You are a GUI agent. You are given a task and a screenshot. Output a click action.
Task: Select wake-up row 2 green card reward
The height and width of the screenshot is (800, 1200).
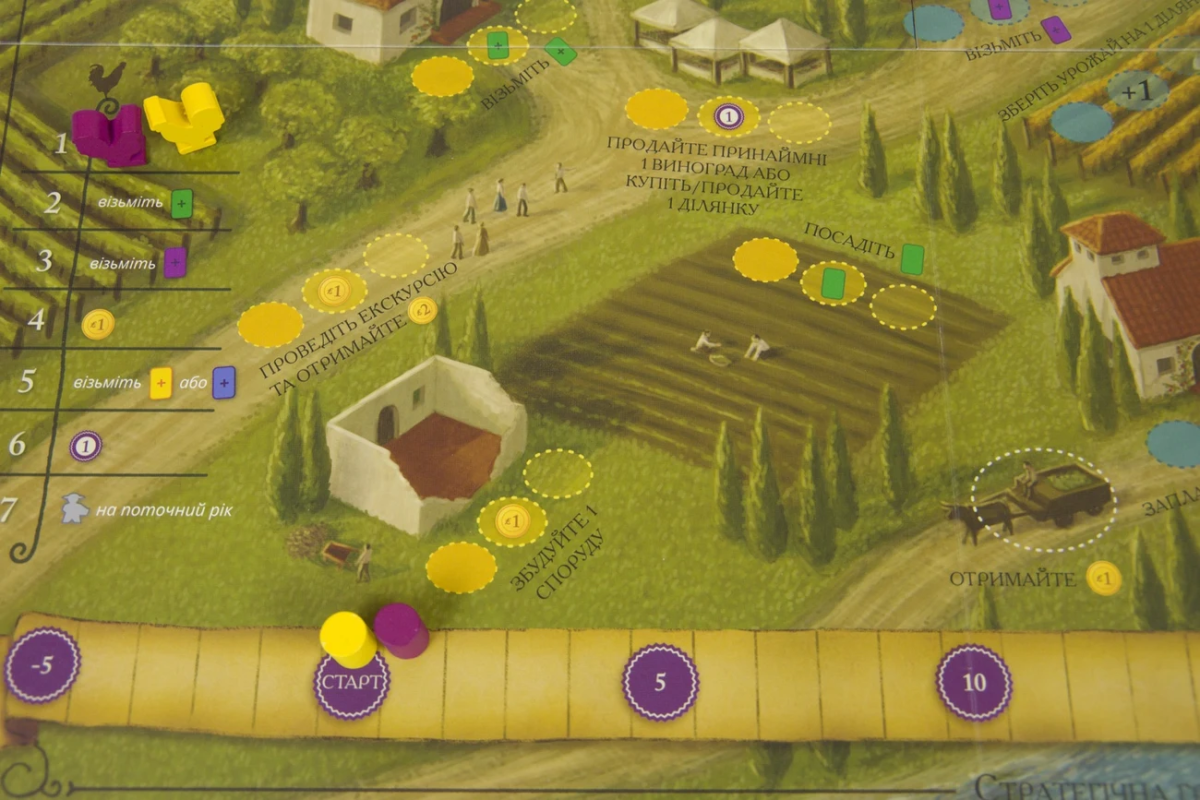click(181, 203)
